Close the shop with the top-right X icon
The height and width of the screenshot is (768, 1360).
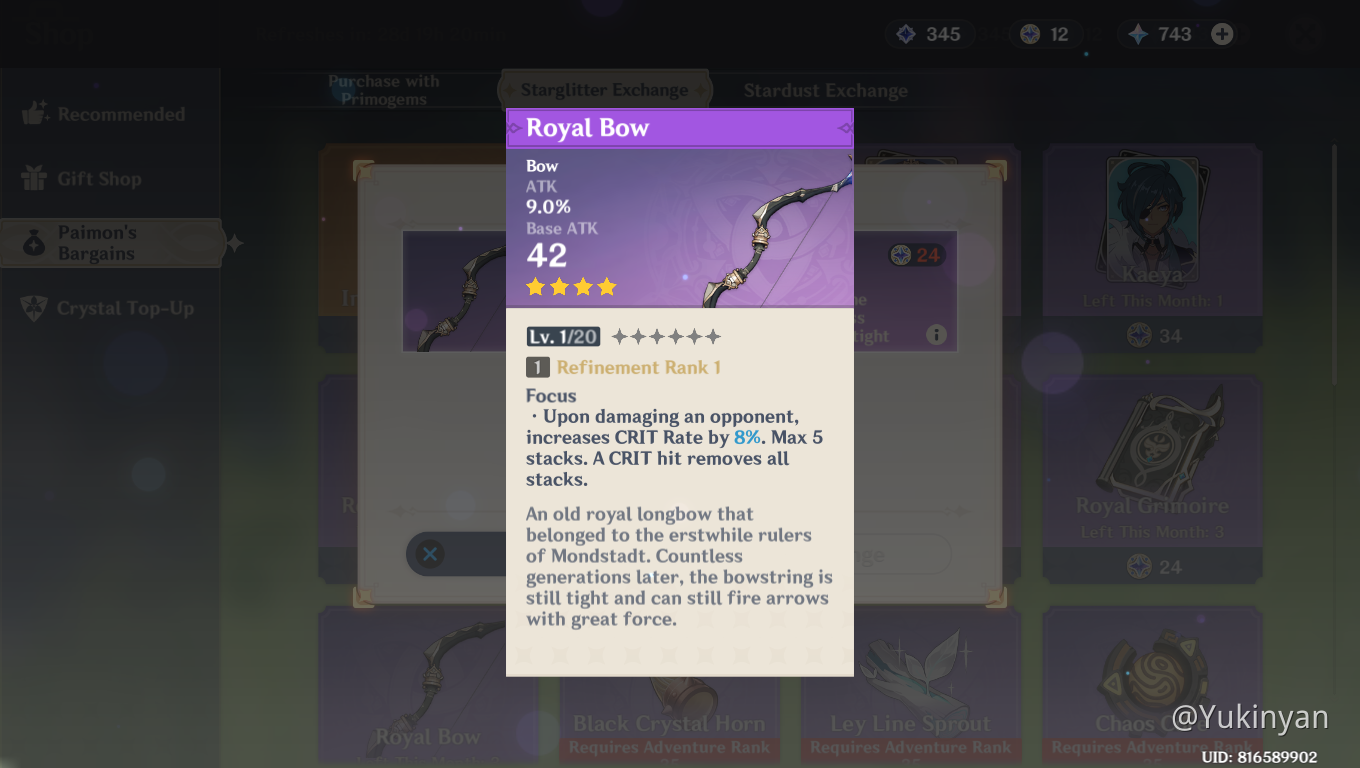coord(1305,33)
